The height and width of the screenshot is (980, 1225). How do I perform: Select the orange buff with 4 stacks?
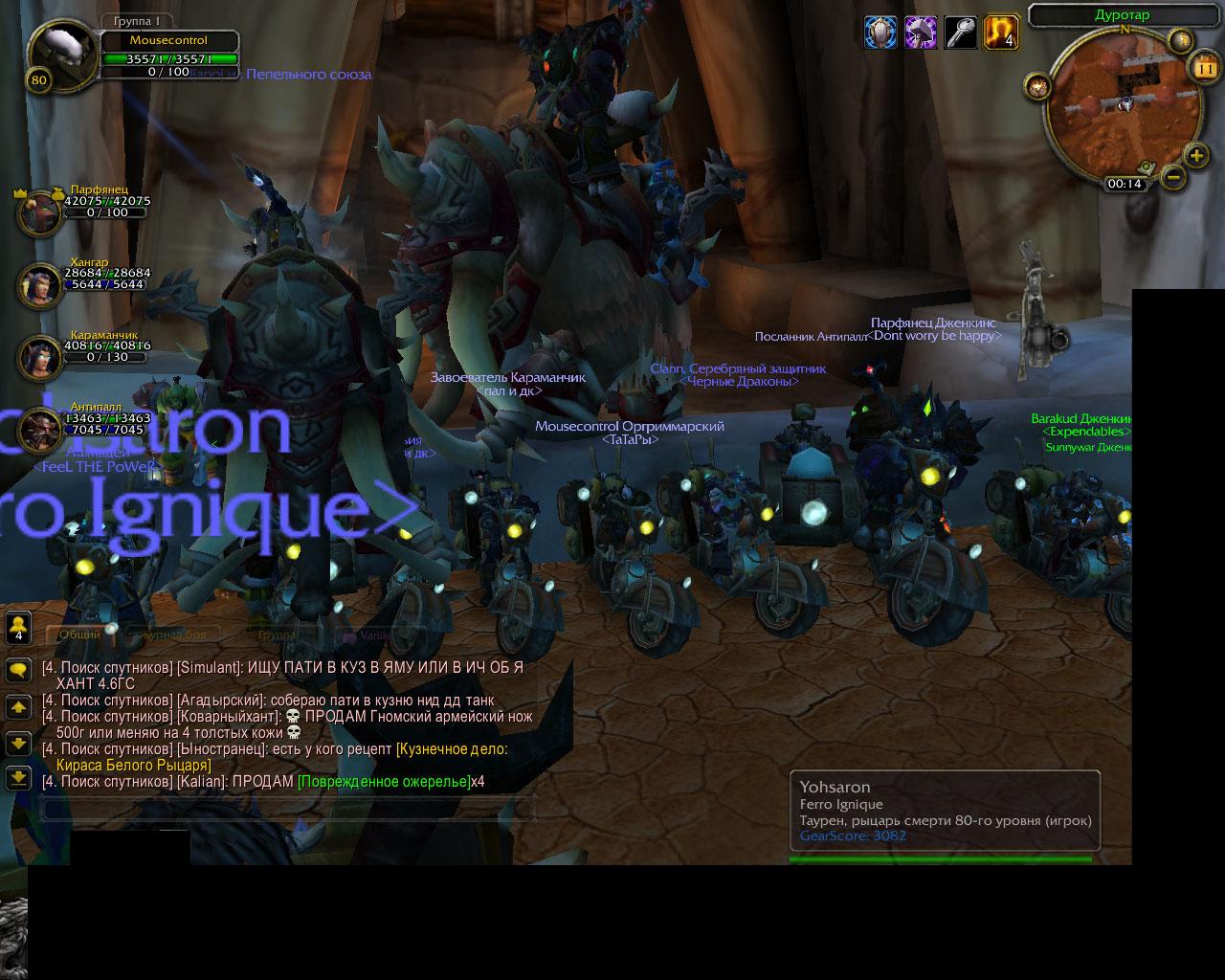[x=1000, y=33]
